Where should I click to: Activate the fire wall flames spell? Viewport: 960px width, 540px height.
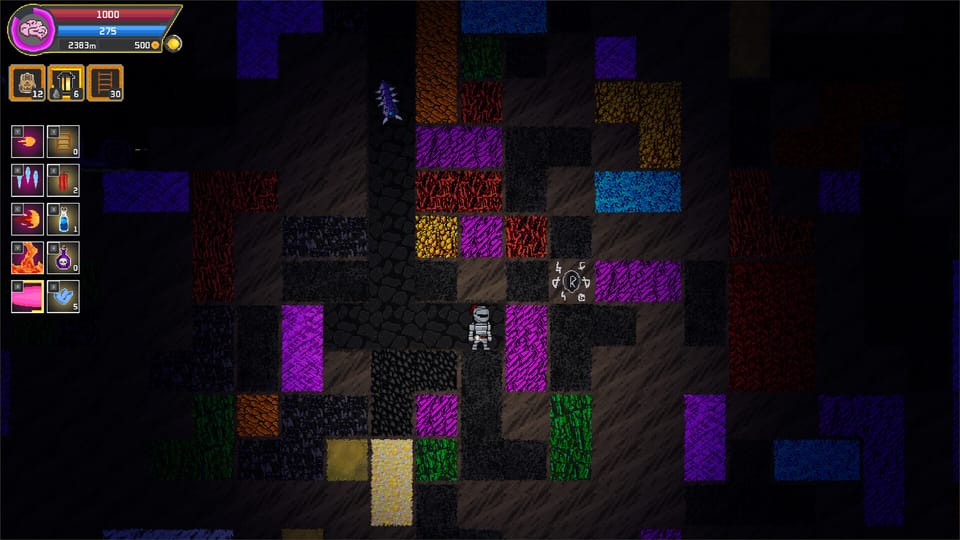[x=27, y=257]
